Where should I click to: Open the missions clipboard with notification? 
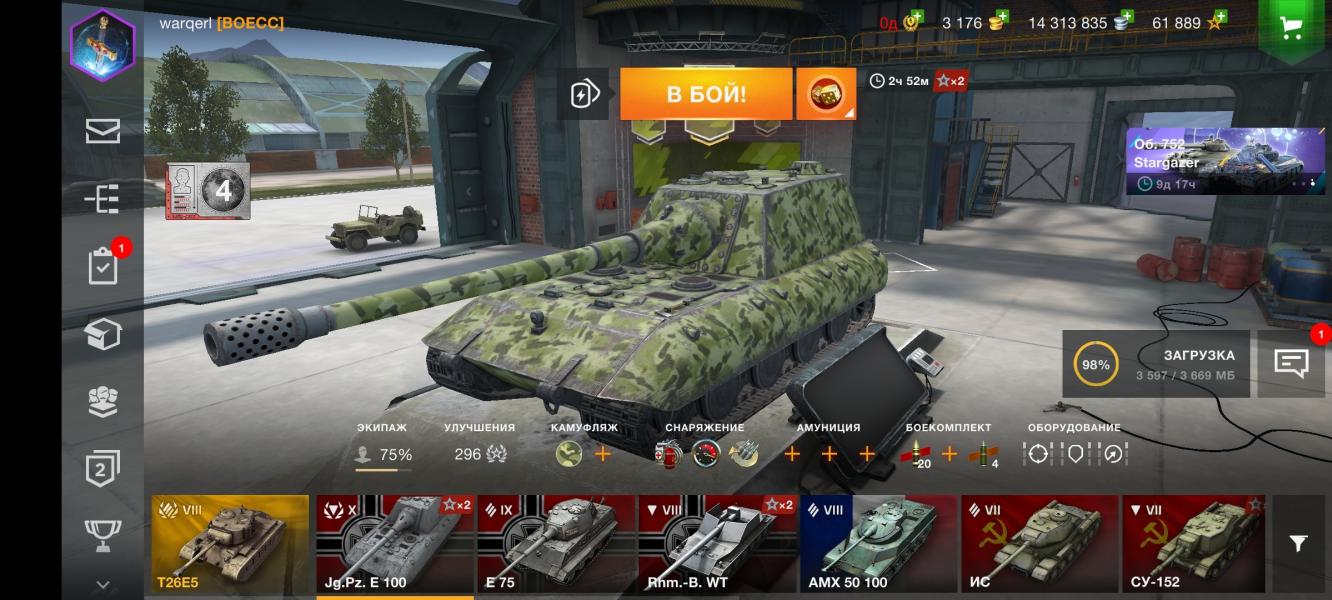[103, 267]
